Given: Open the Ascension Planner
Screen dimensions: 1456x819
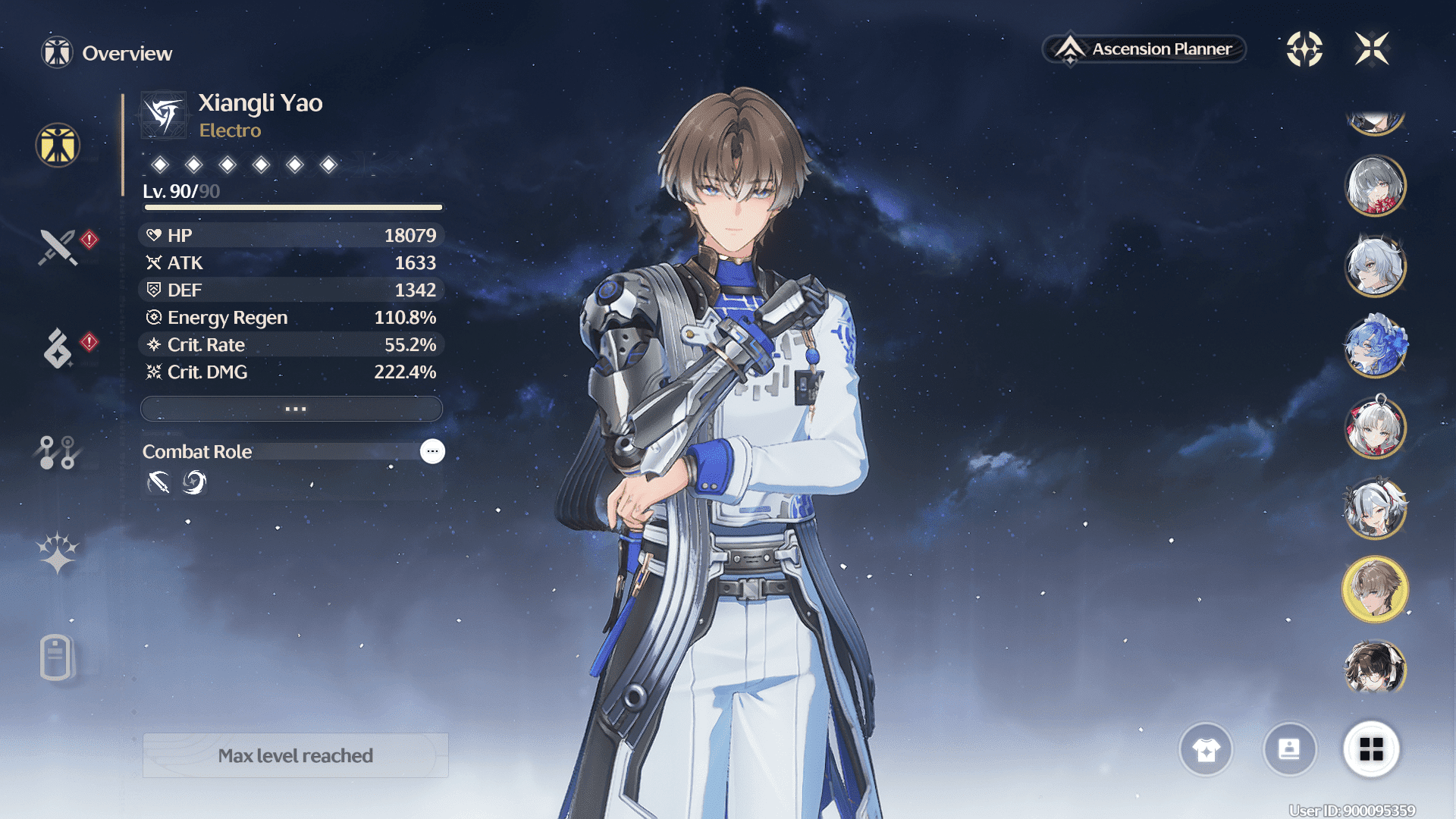Looking at the screenshot, I should pyautogui.click(x=1144, y=49).
